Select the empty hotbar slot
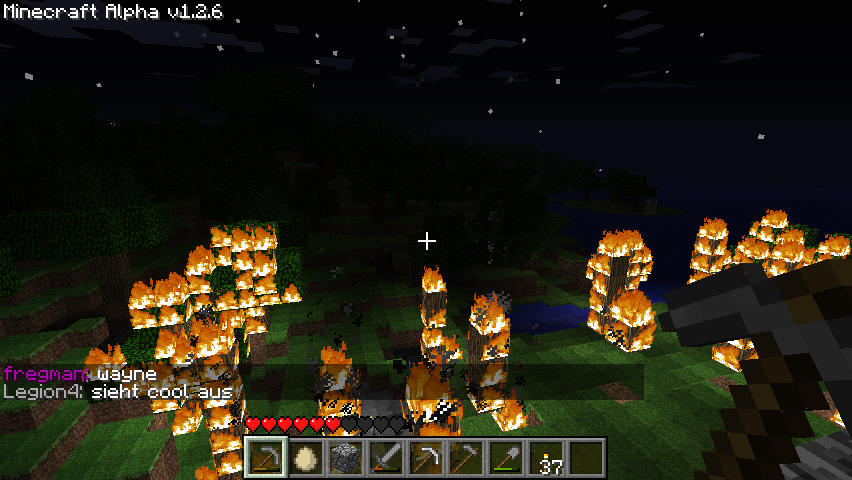This screenshot has height=480, width=852. [585, 459]
